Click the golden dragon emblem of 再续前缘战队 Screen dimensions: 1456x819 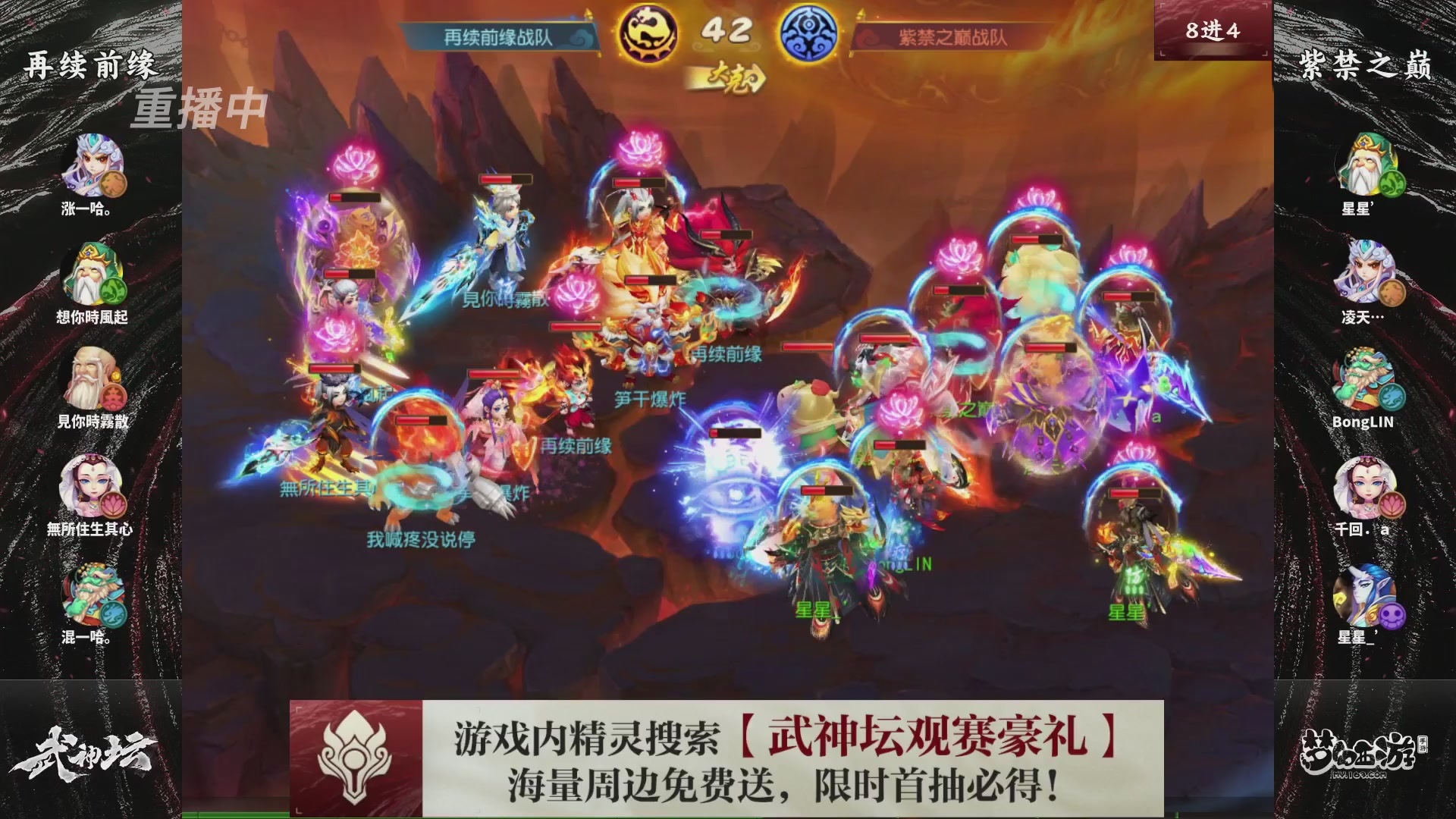648,32
